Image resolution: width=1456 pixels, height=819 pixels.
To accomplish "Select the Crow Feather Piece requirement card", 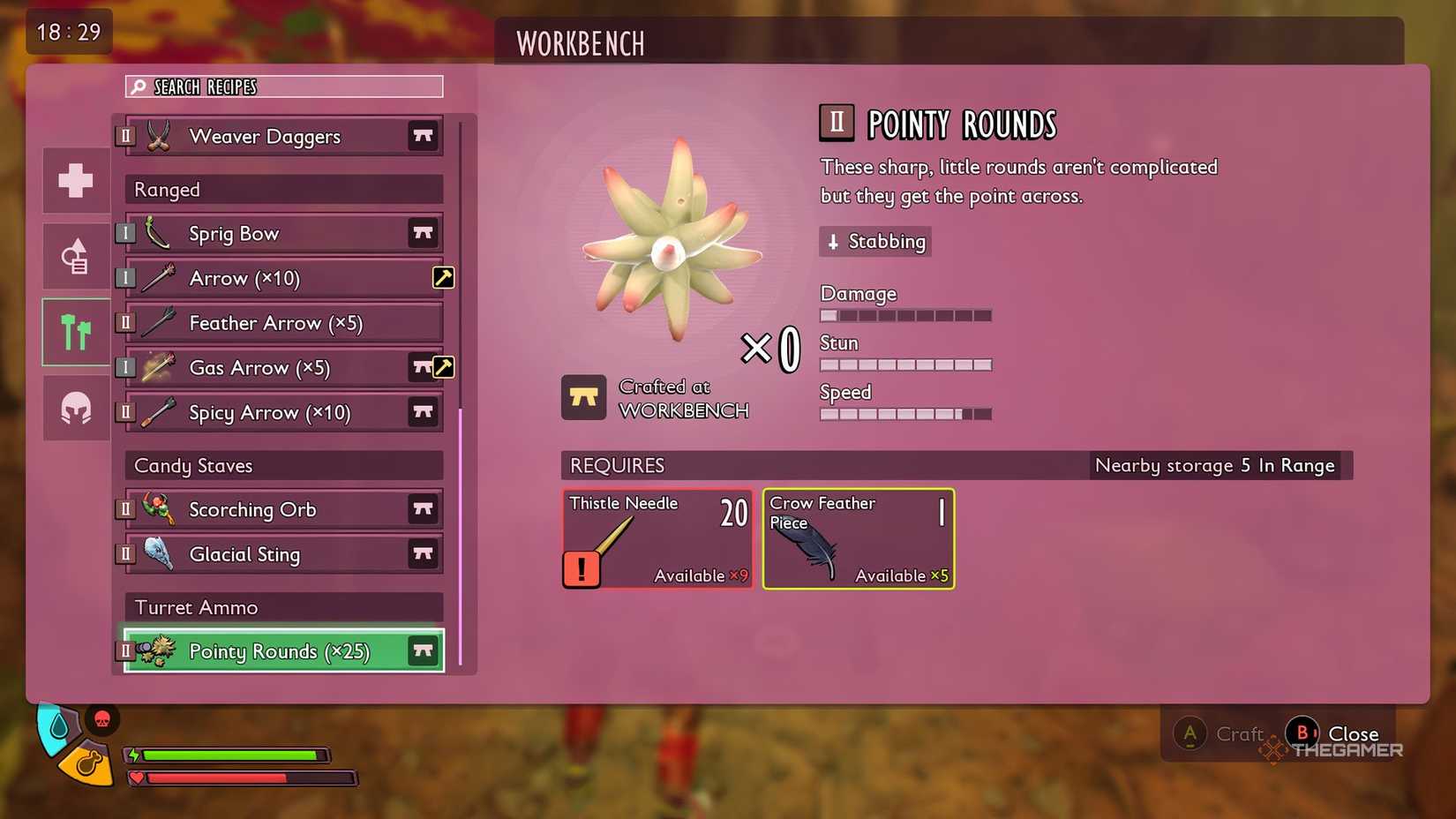I will (858, 538).
